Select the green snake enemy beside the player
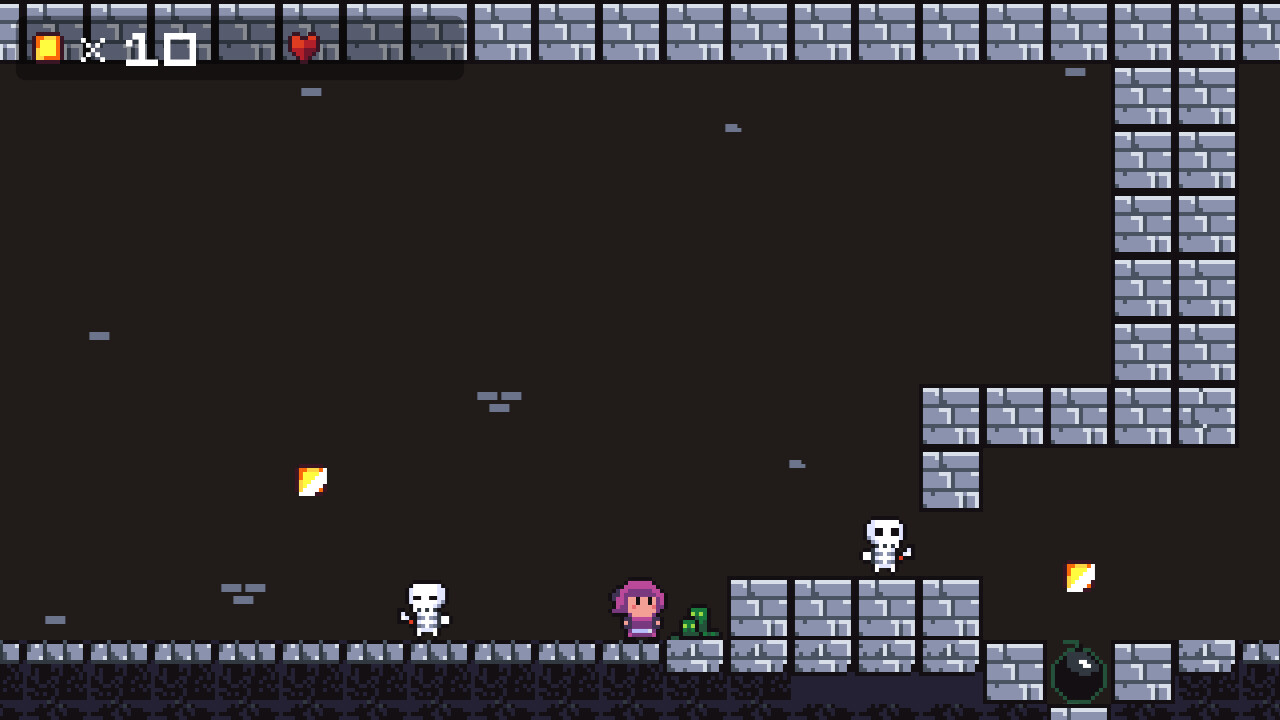The height and width of the screenshot is (720, 1280). 697,623
